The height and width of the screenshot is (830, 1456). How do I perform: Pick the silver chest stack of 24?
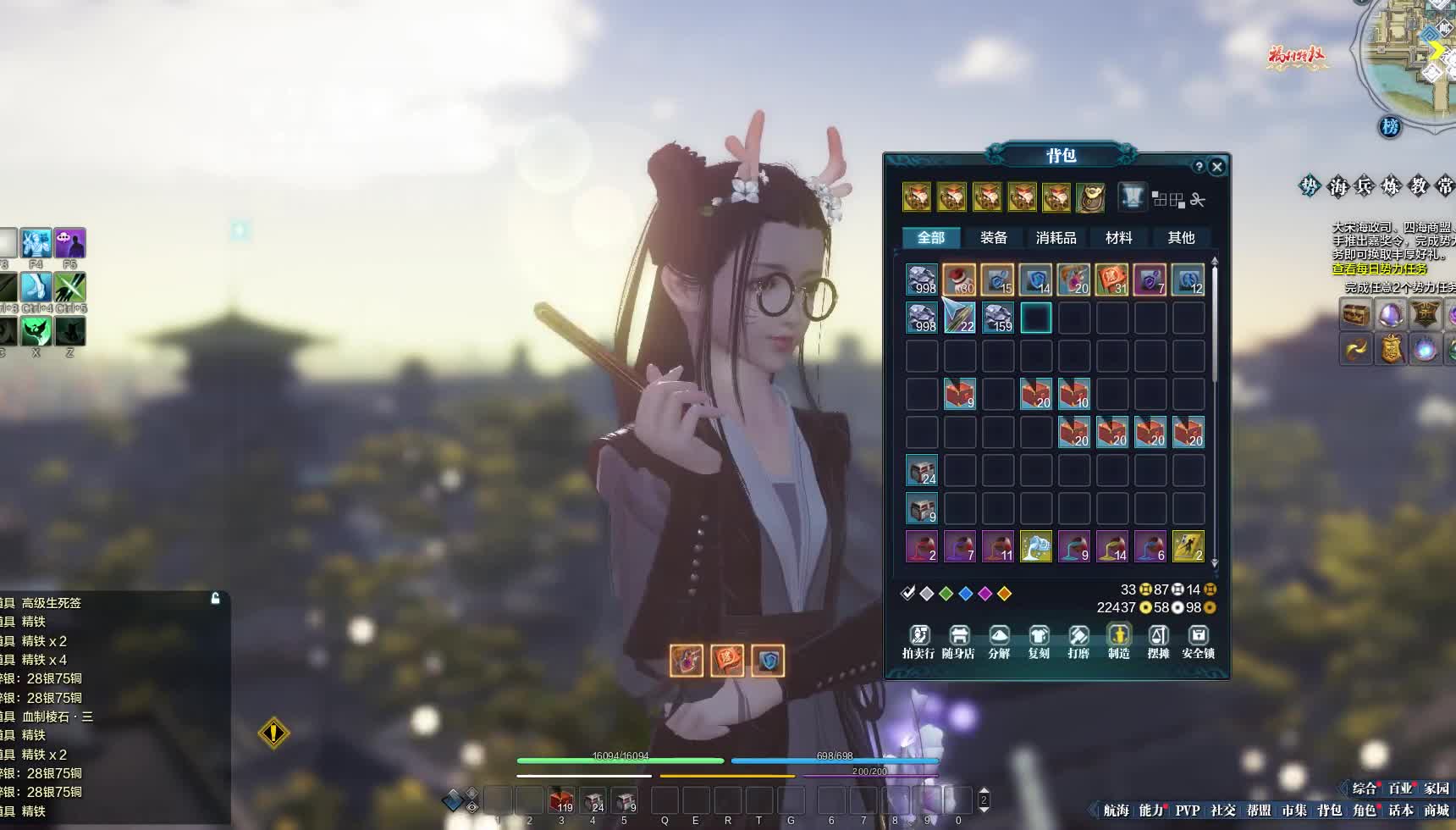pos(922,470)
